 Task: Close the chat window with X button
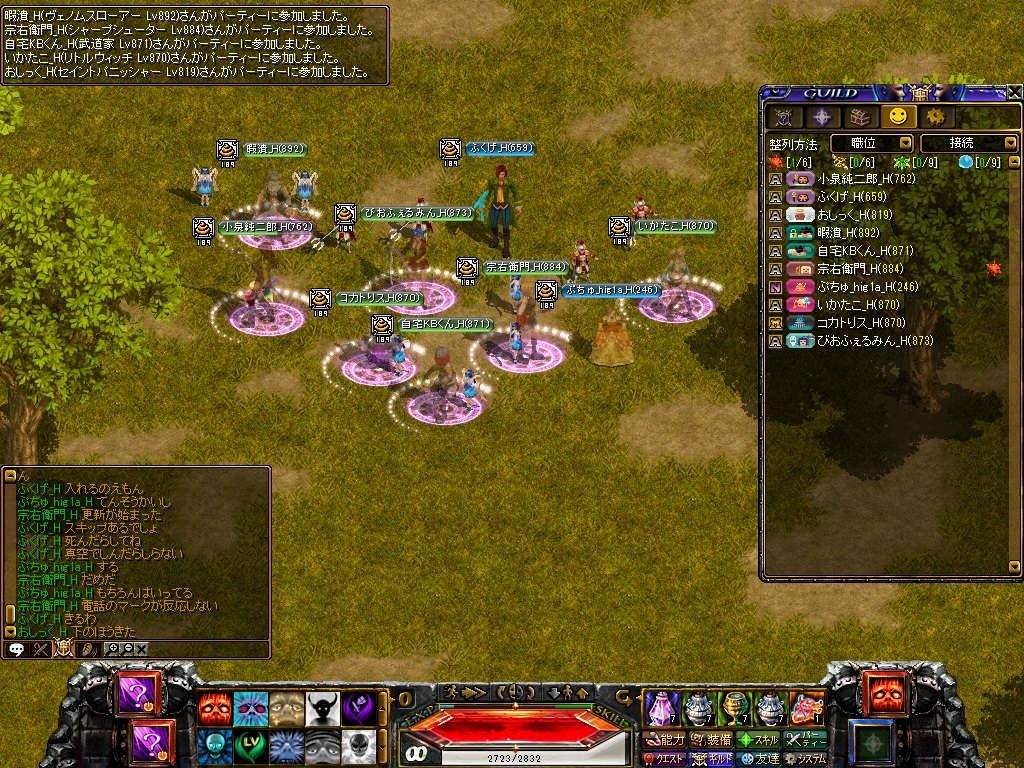(x=142, y=648)
